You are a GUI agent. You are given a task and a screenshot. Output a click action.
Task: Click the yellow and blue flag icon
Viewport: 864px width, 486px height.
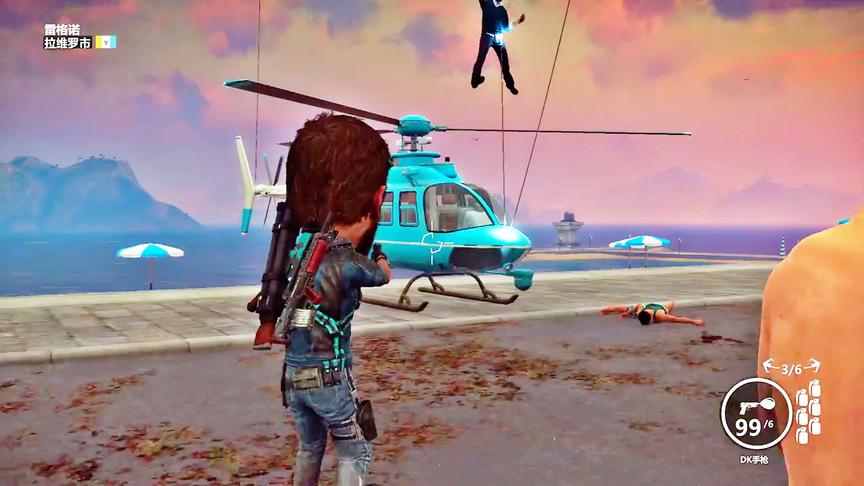pos(106,42)
